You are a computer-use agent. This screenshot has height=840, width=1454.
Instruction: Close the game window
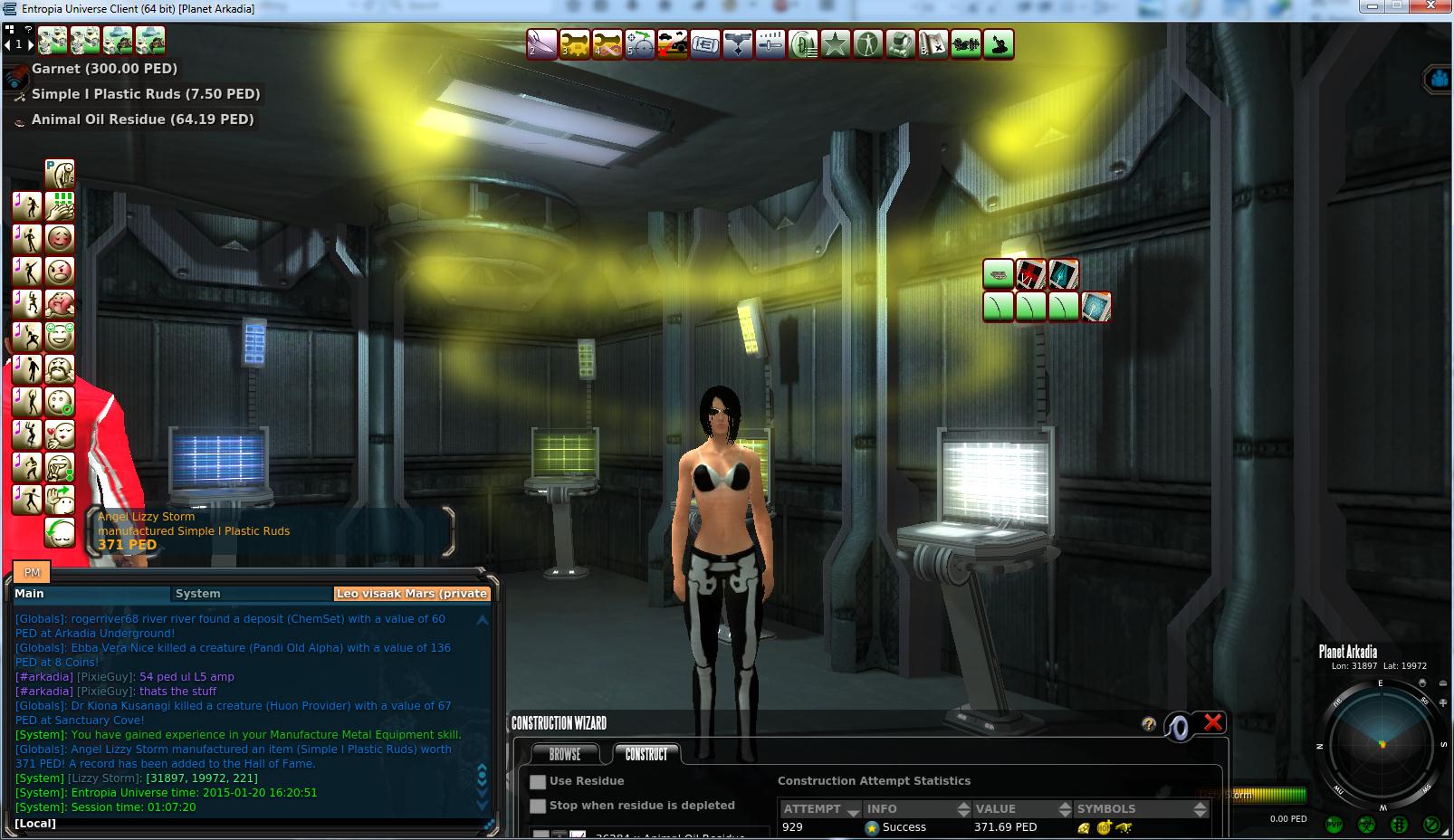tap(1435, 7)
